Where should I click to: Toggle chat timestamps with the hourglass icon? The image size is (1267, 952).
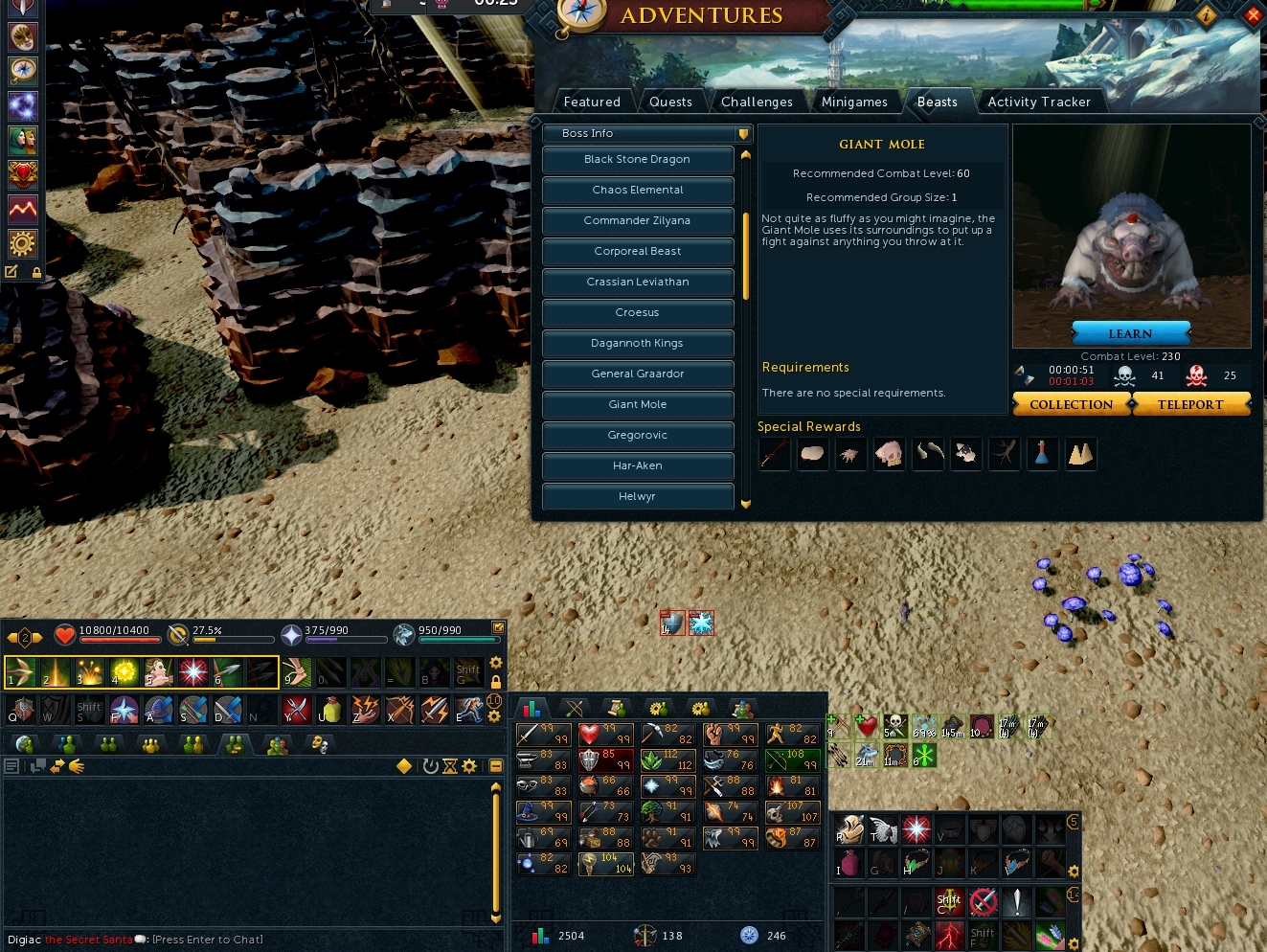449,766
